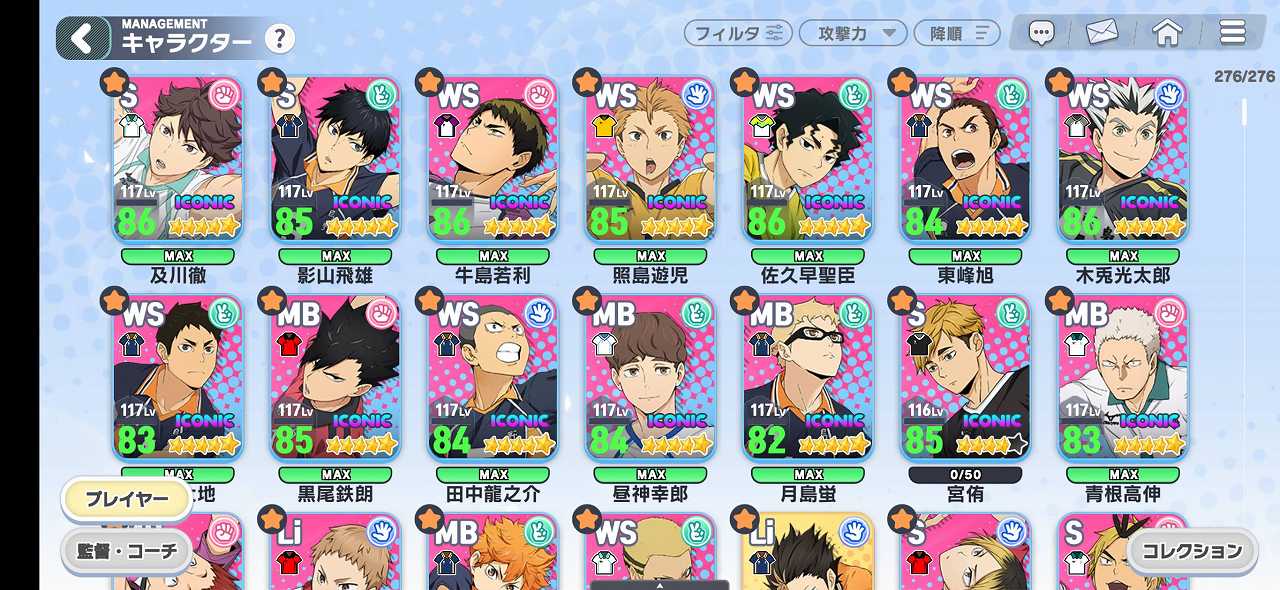
Task: Open the question mark help icon
Action: pos(280,39)
